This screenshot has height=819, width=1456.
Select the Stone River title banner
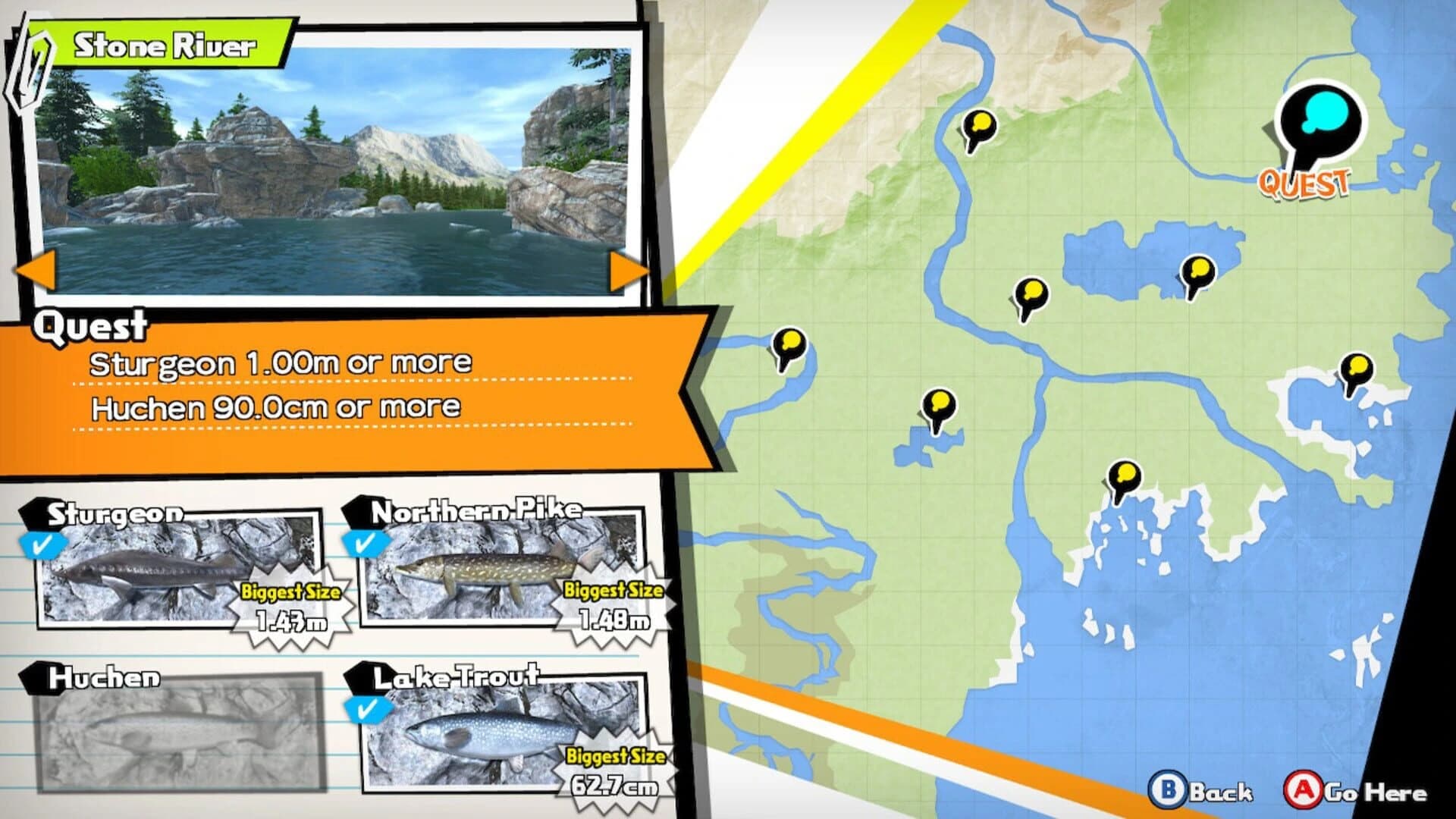[x=165, y=43]
